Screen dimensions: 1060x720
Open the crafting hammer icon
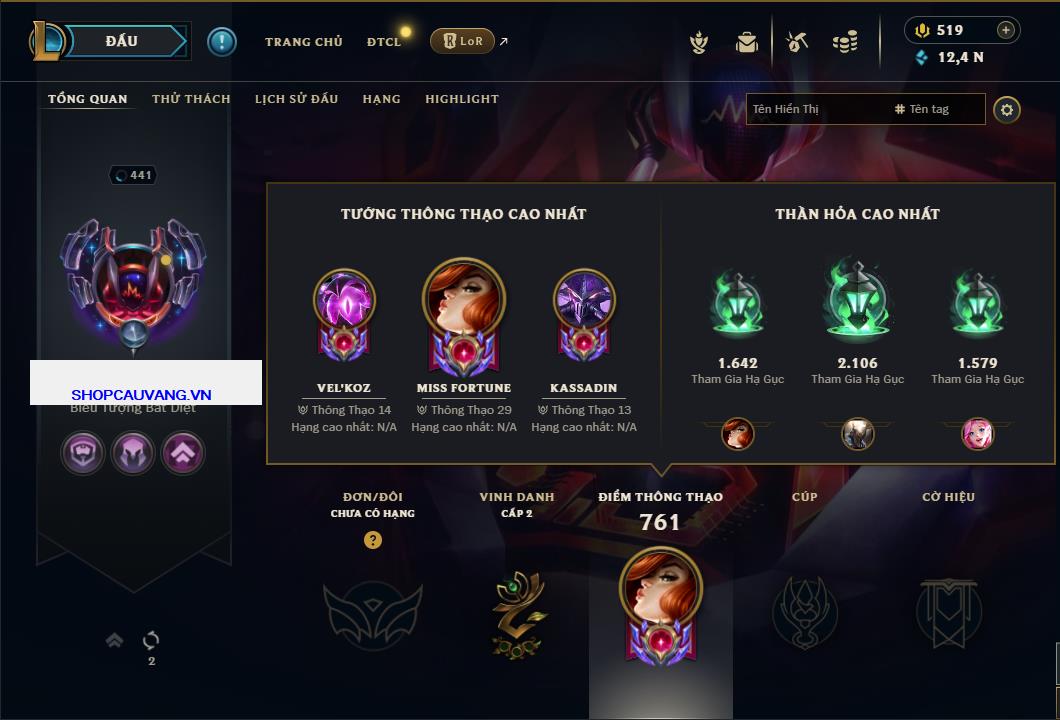(796, 42)
